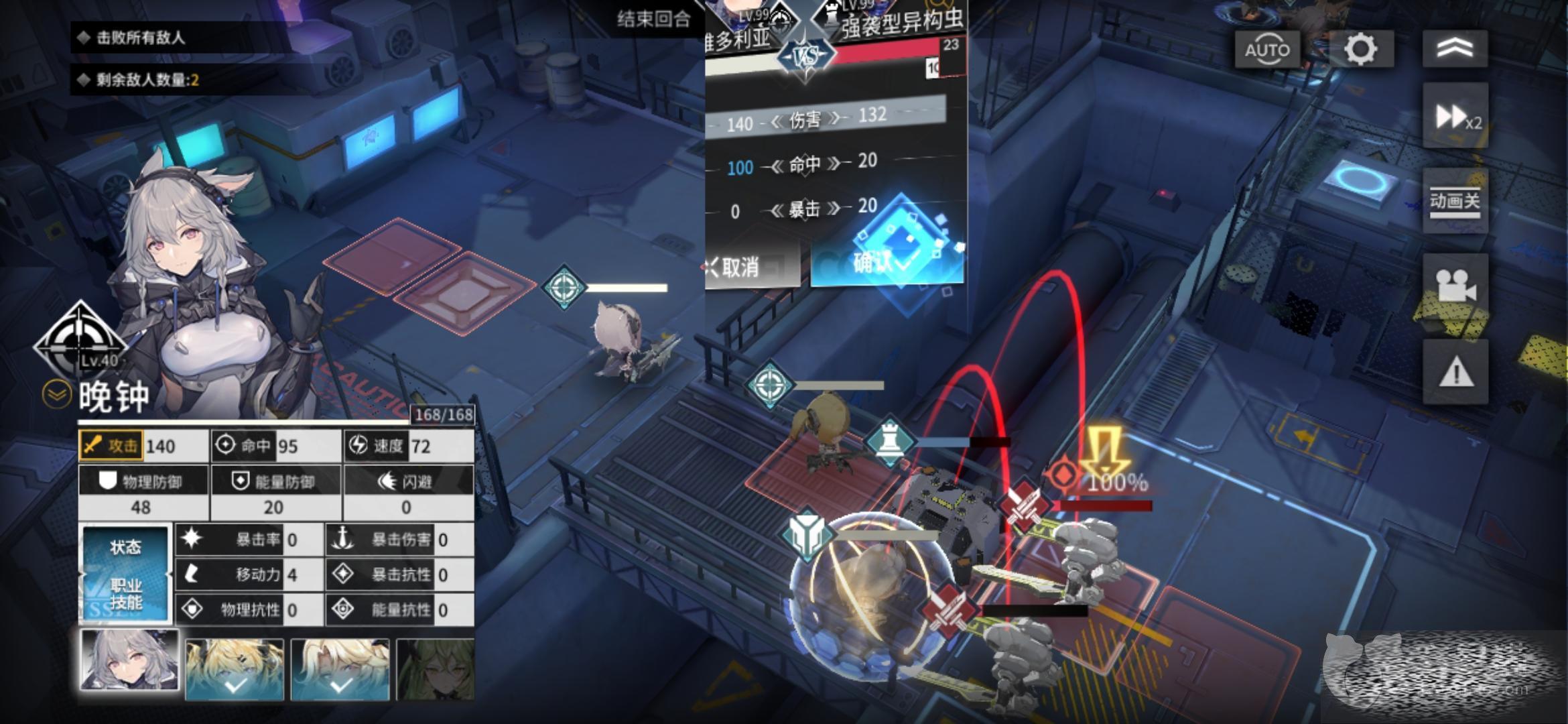1568x724 pixels.
Task: Select the 攻击 attack stat
Action: (x=111, y=446)
